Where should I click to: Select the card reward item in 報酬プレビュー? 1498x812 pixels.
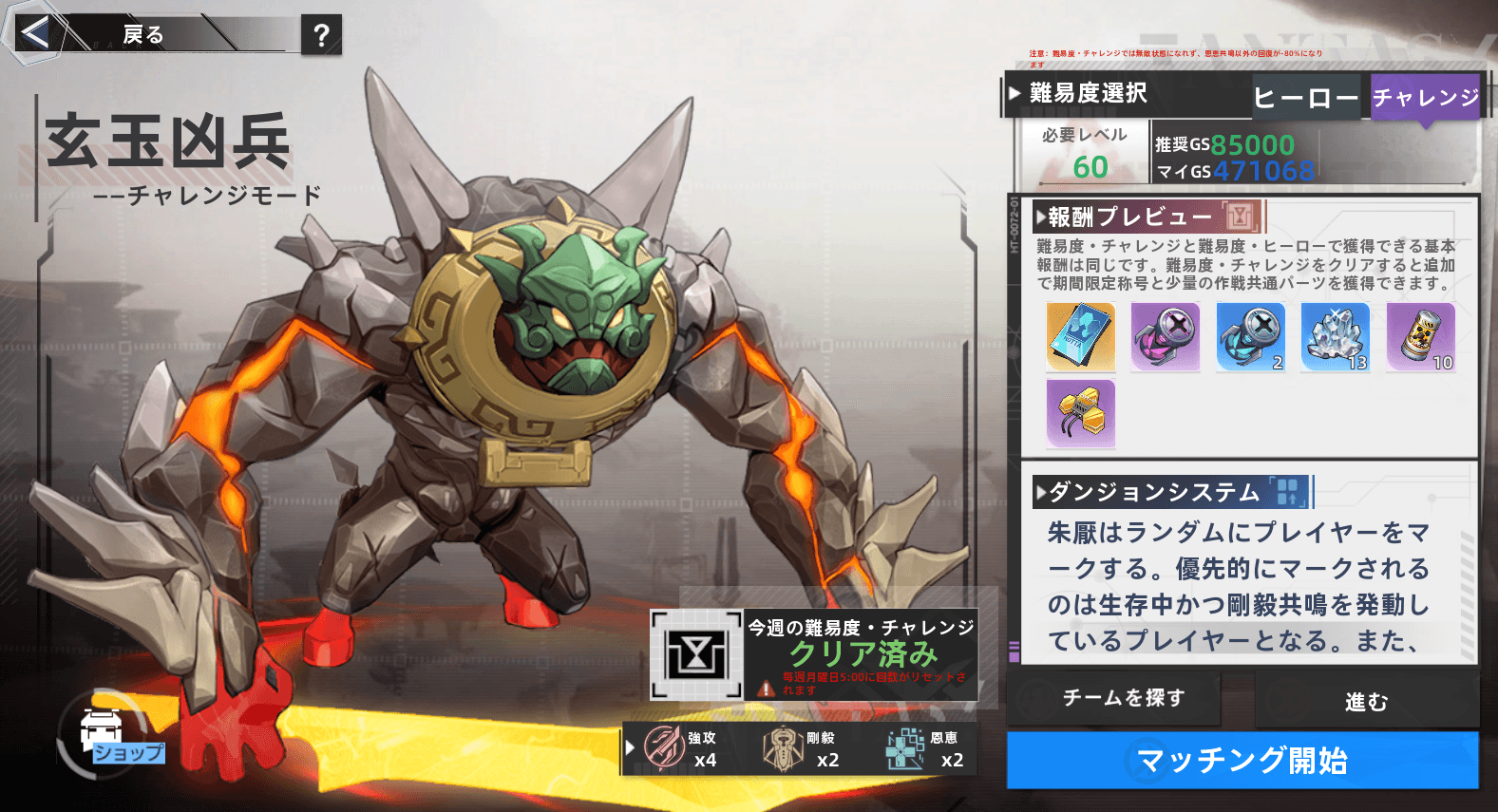pyautogui.click(x=1082, y=337)
